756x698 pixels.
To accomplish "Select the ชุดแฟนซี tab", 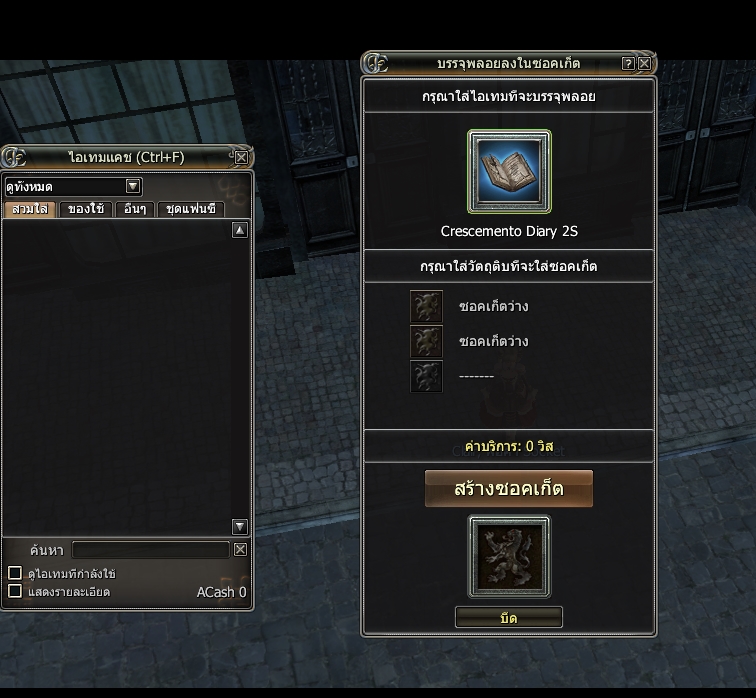I will (x=189, y=209).
